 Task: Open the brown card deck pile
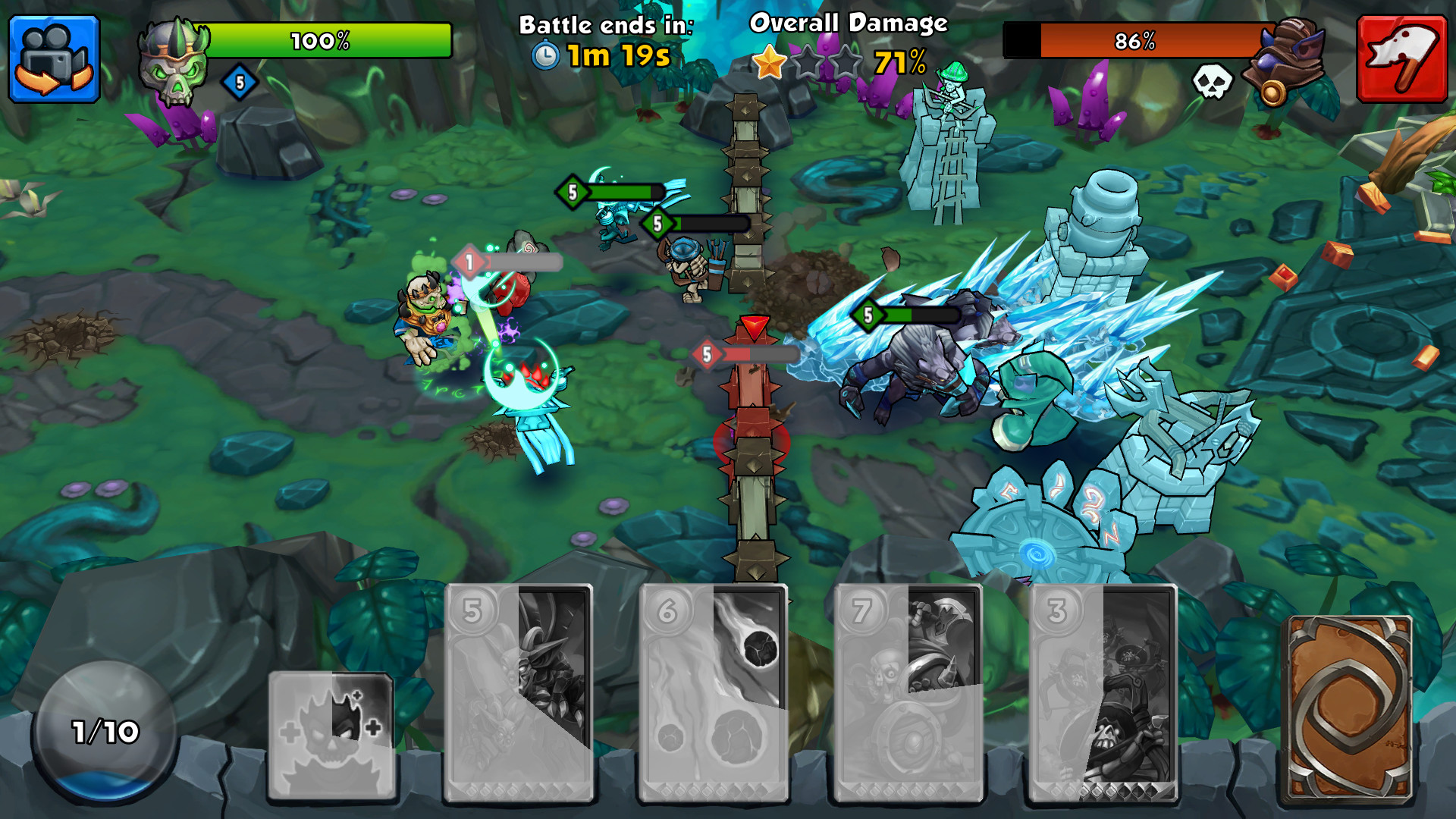point(1348,709)
